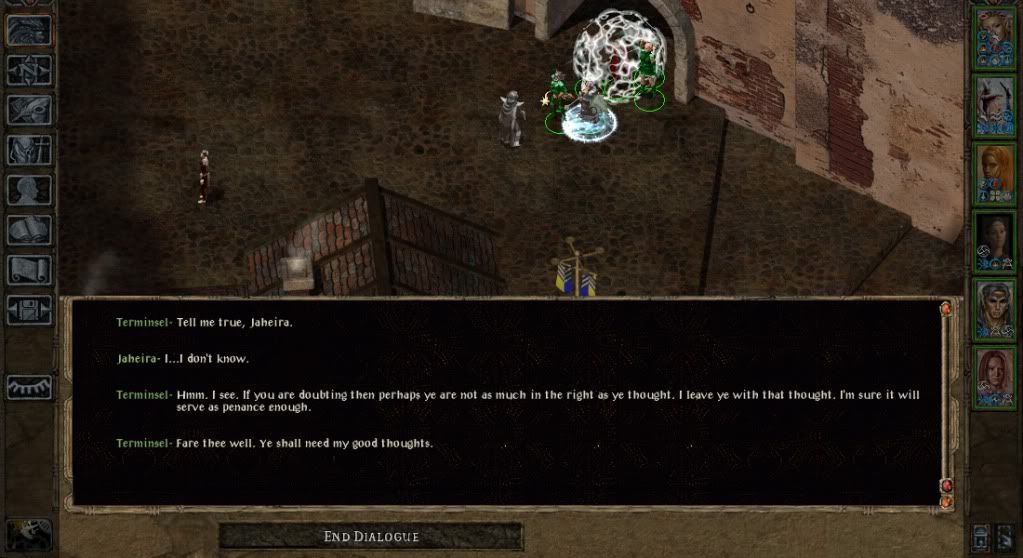Open the priest scroll
This screenshot has width=1023, height=558.
click(29, 270)
